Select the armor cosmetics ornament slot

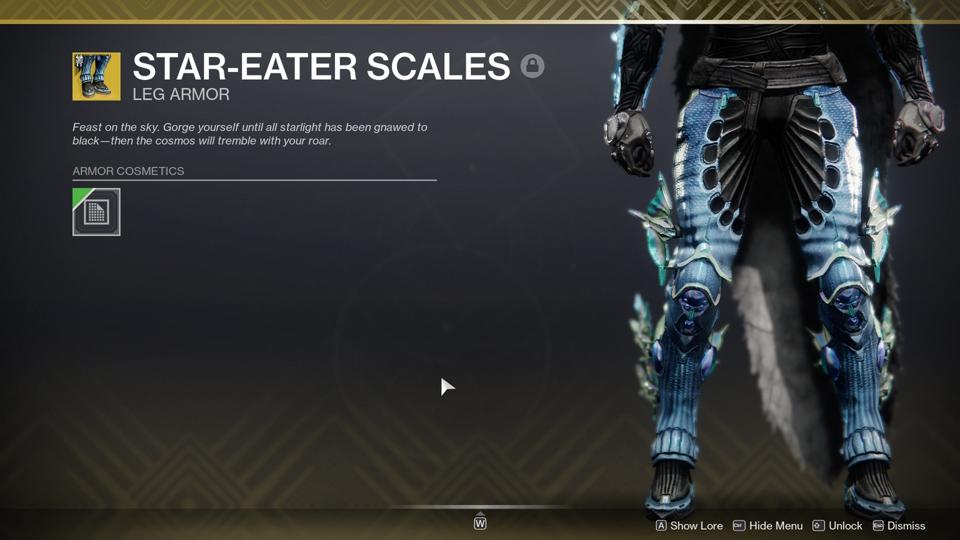96,212
